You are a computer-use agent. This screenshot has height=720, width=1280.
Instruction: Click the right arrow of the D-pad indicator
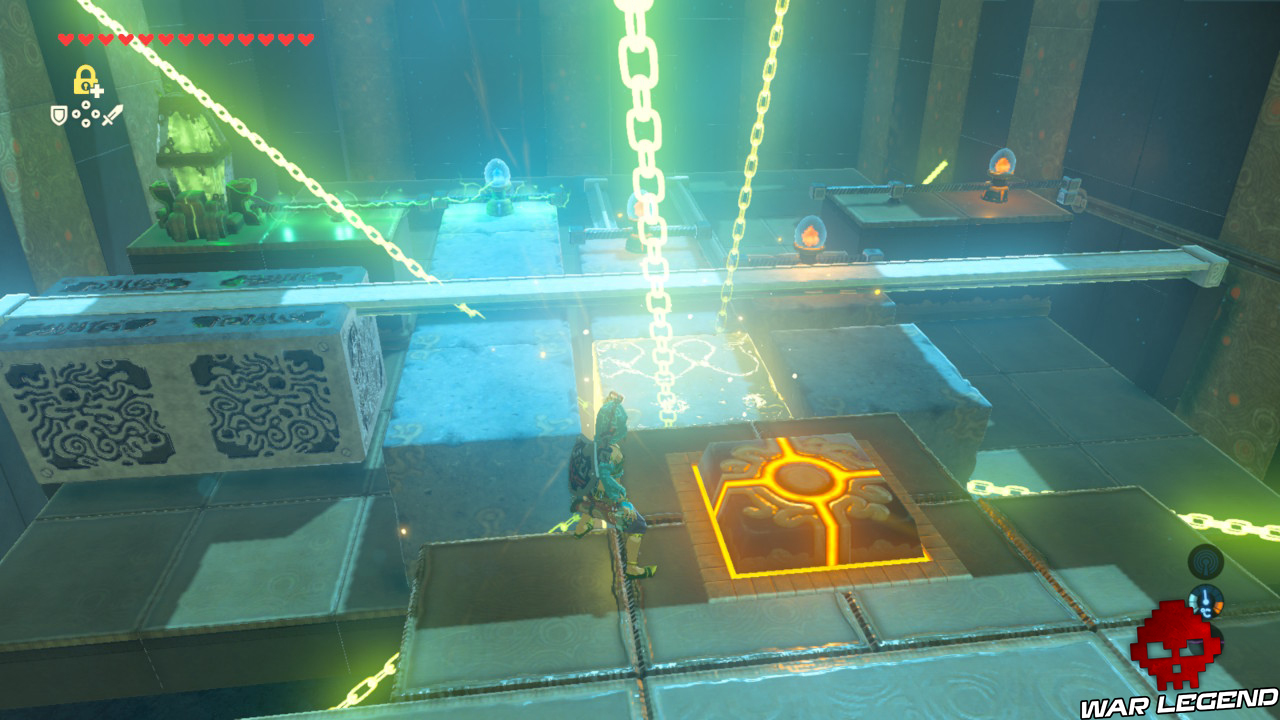(x=95, y=113)
